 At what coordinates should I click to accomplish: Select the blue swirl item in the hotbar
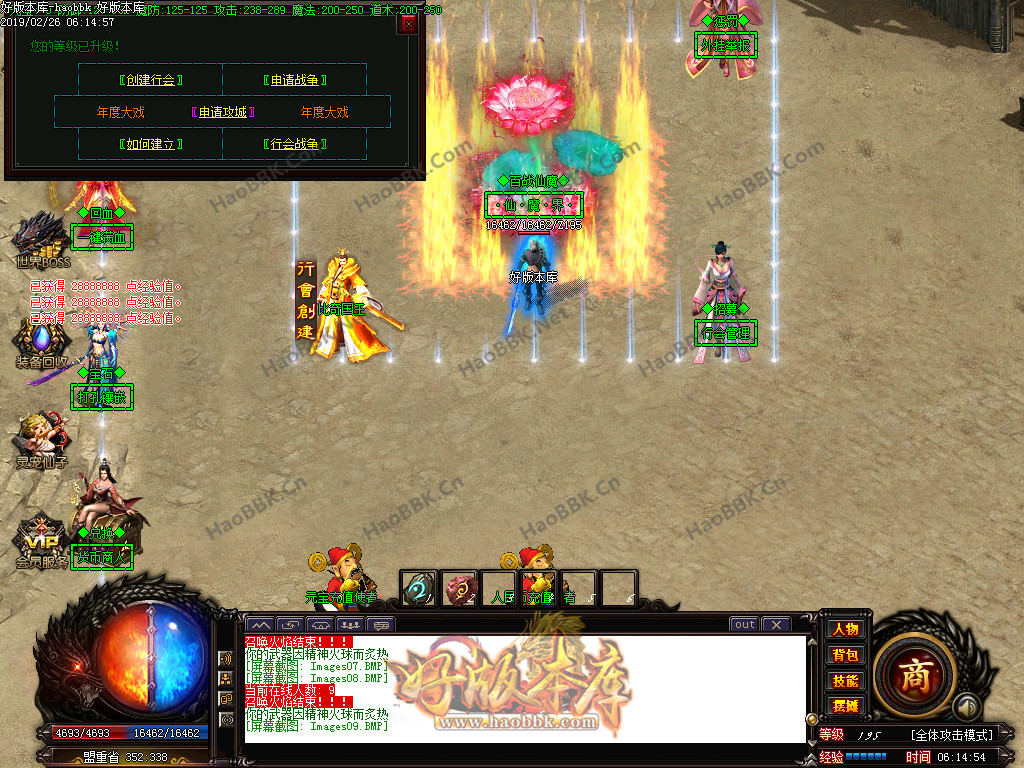coord(418,589)
